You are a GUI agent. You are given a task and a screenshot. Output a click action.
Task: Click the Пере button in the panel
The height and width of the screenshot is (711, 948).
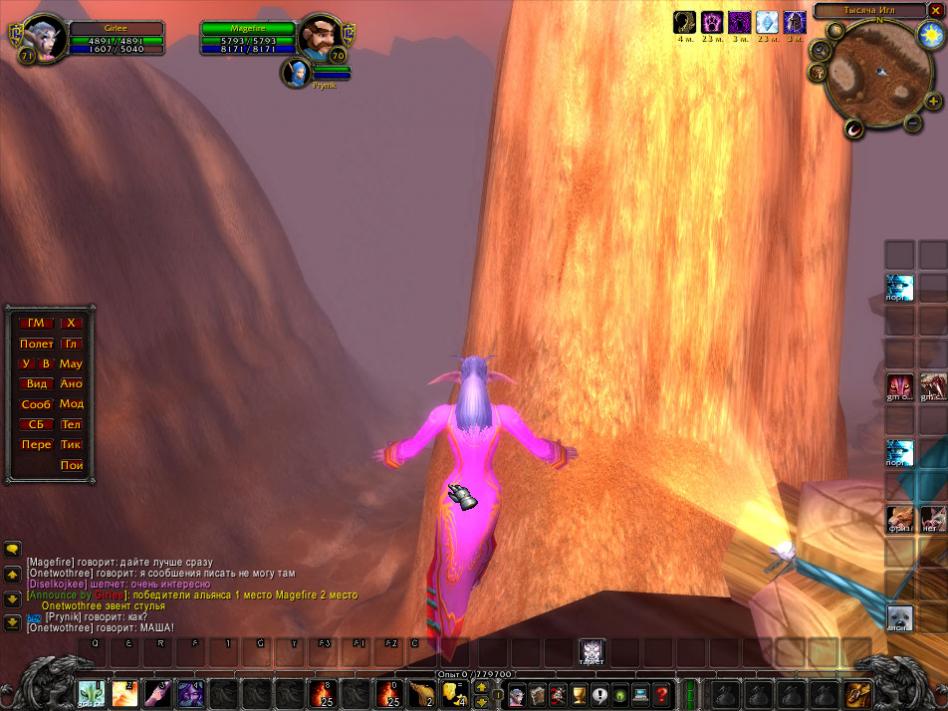(36, 445)
